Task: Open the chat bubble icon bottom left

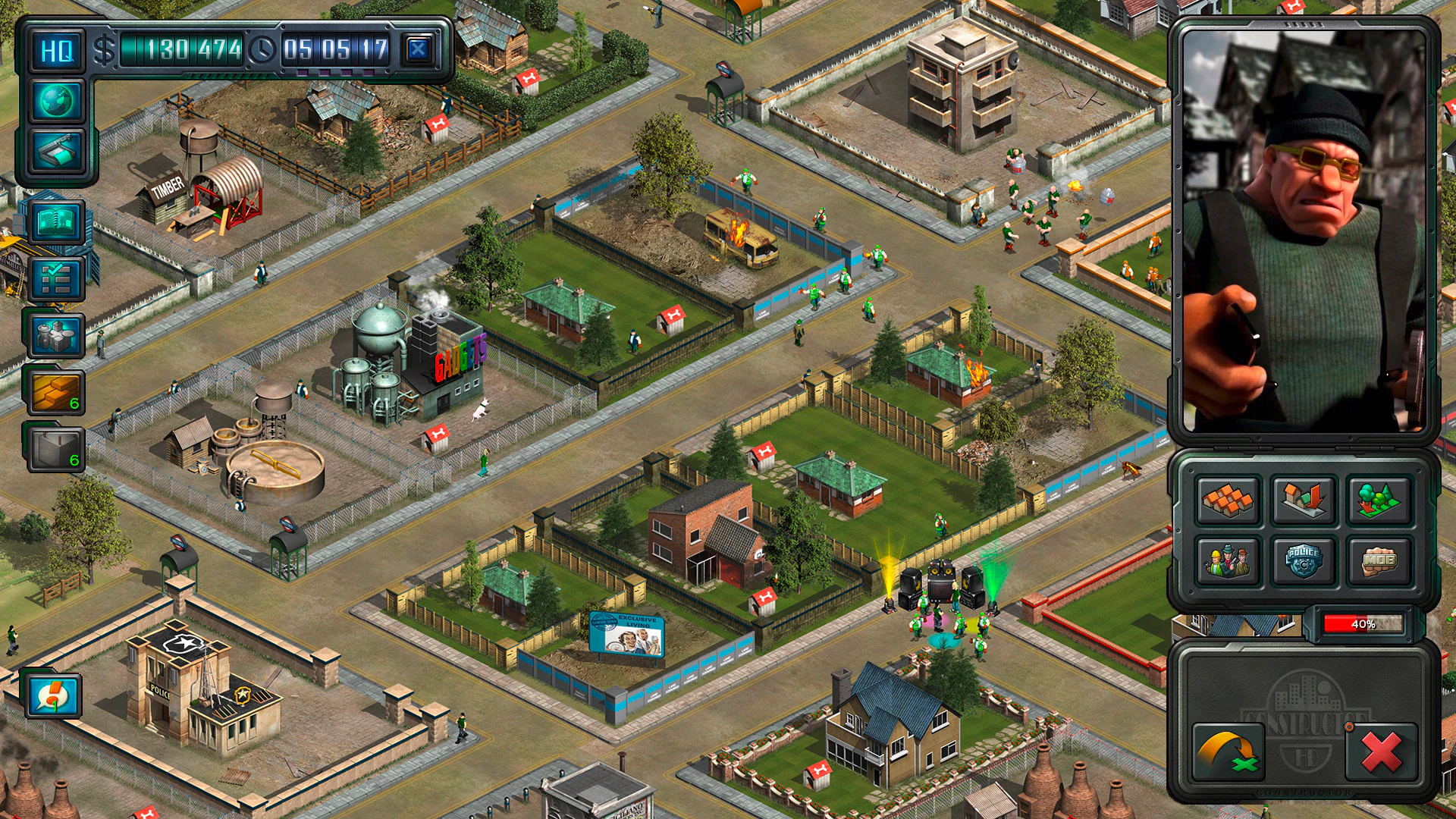Action: coord(52,698)
